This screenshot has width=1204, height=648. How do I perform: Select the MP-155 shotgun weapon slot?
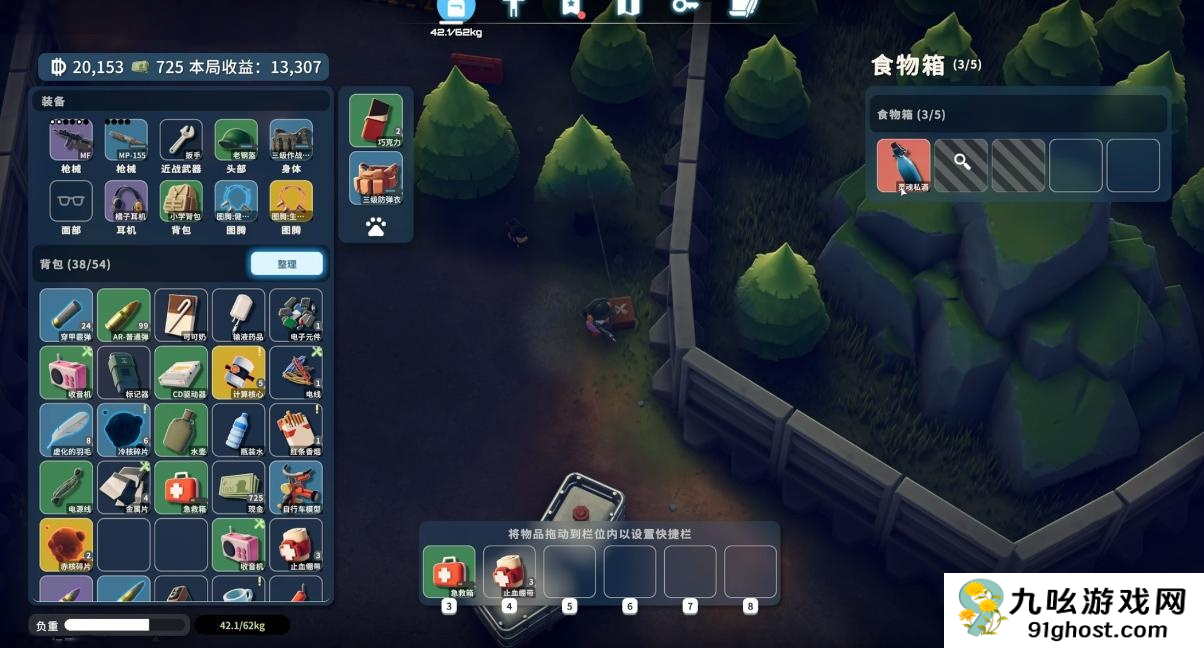click(126, 141)
